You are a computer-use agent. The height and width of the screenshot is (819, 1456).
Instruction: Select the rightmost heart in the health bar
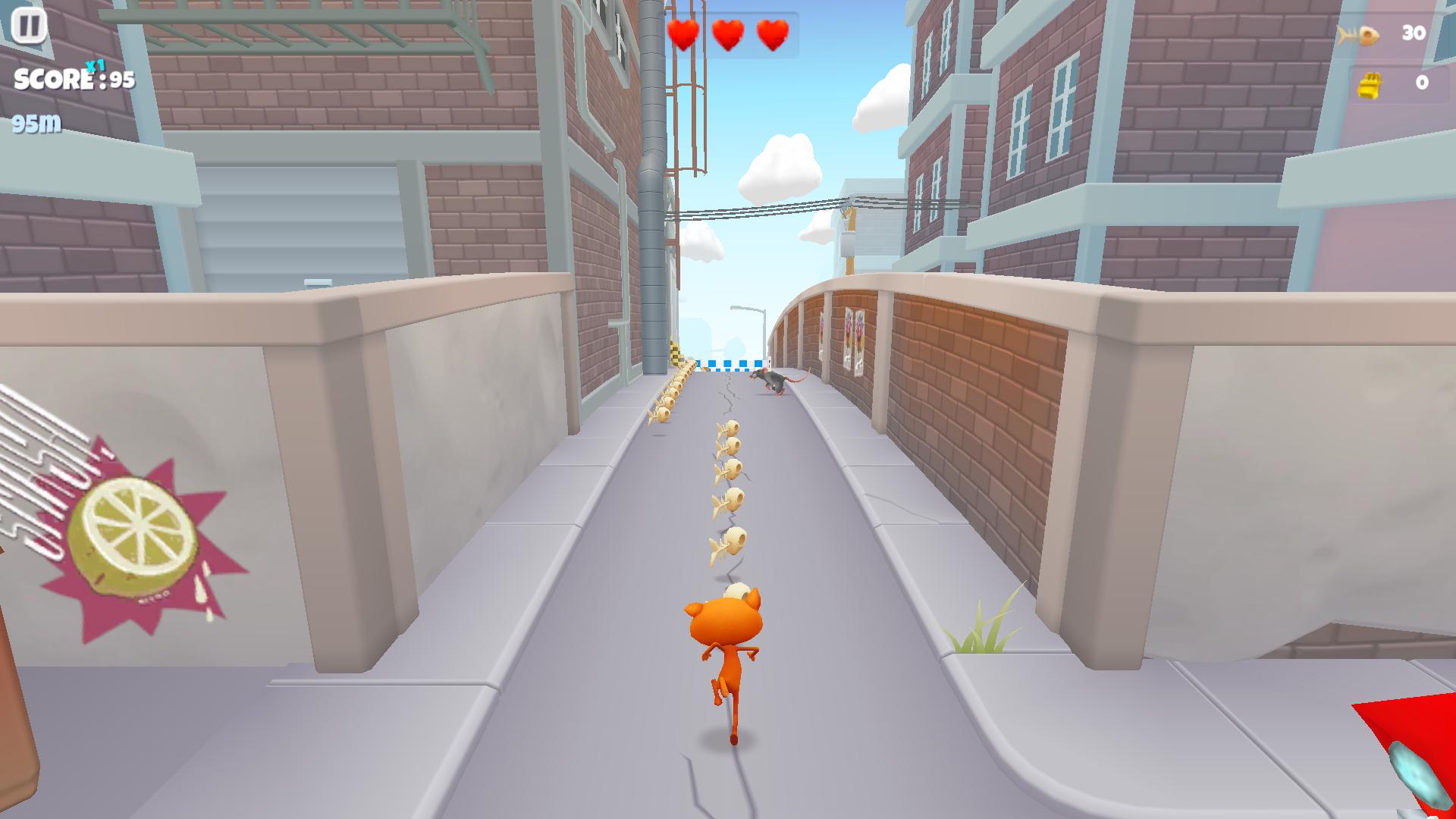click(772, 33)
